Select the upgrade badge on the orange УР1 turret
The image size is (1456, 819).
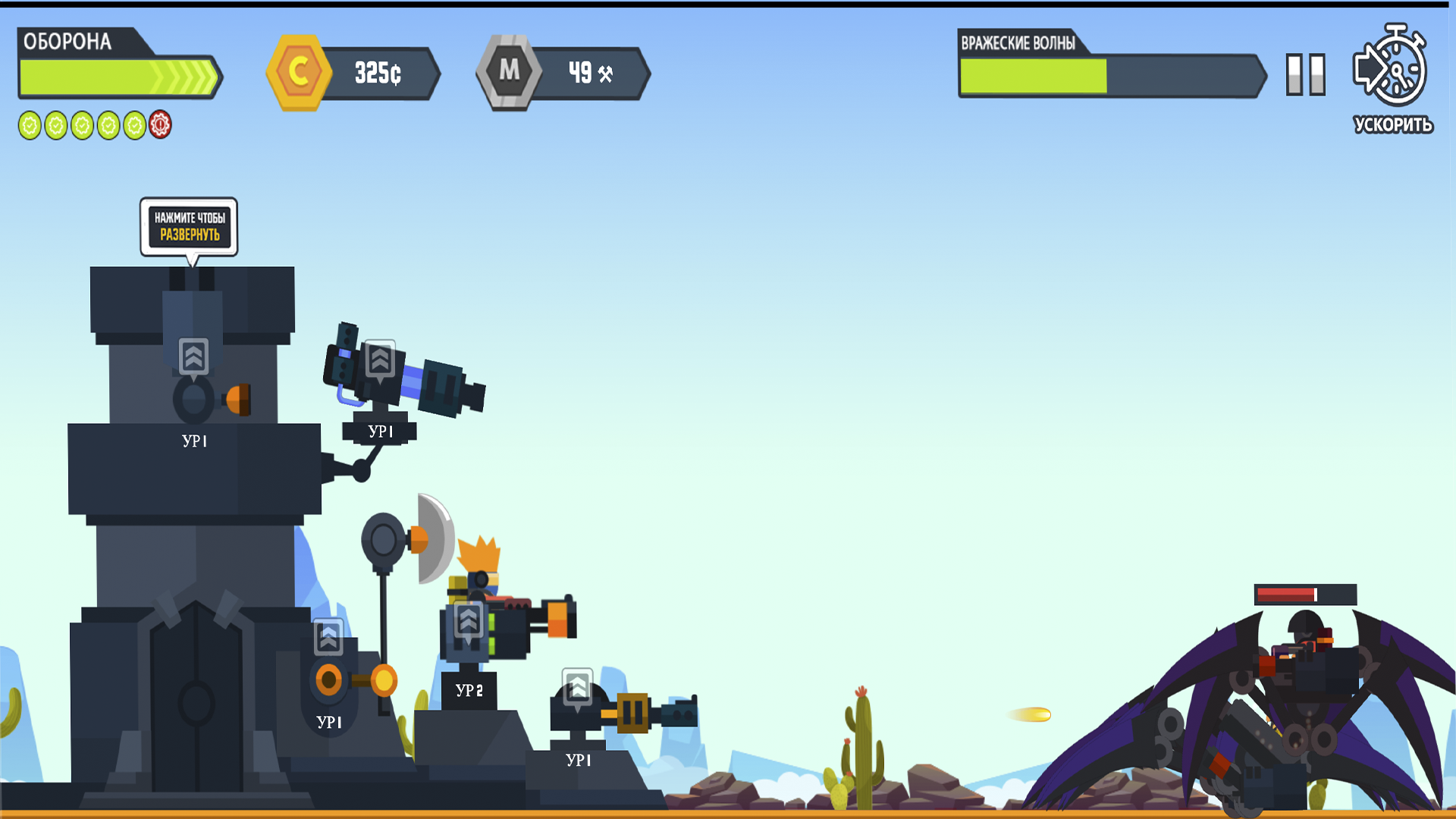(328, 638)
